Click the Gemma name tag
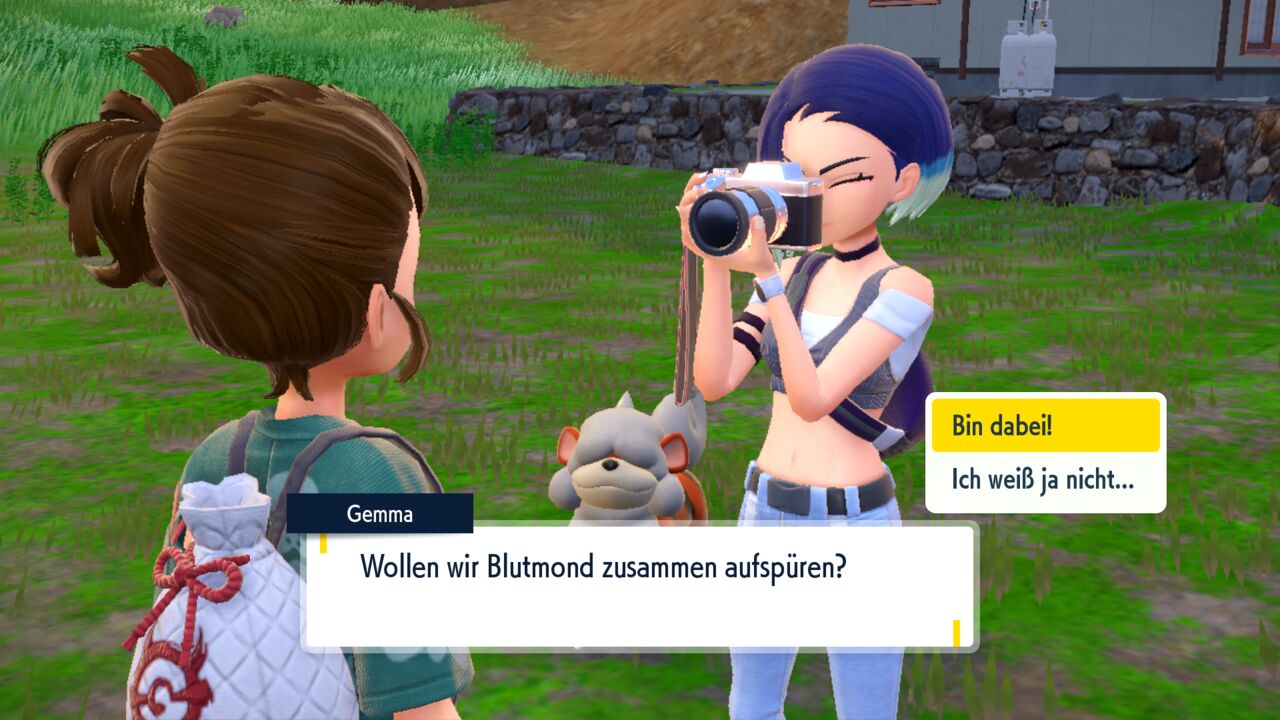 pyautogui.click(x=380, y=515)
